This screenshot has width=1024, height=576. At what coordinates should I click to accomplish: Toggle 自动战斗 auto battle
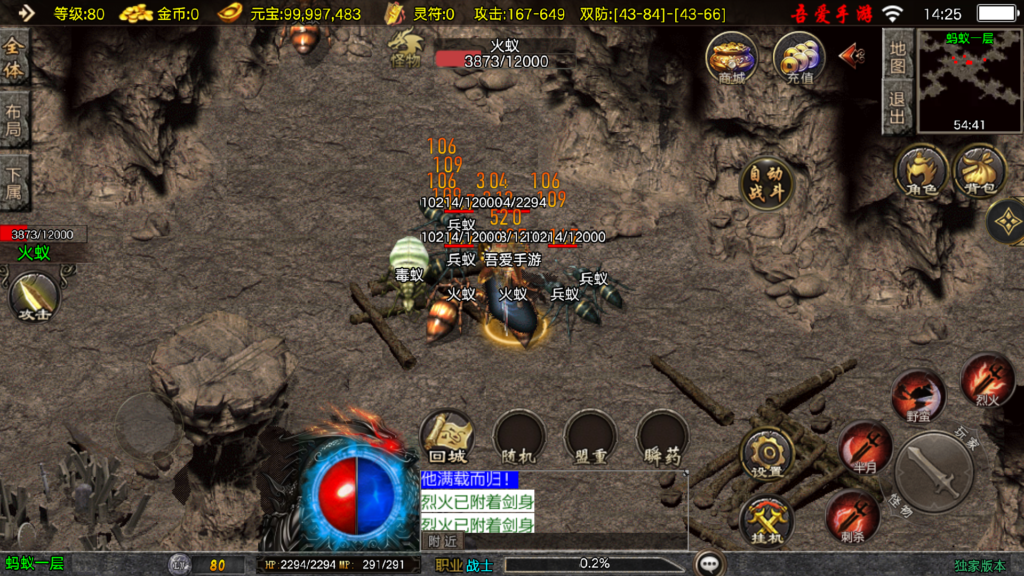point(767,183)
